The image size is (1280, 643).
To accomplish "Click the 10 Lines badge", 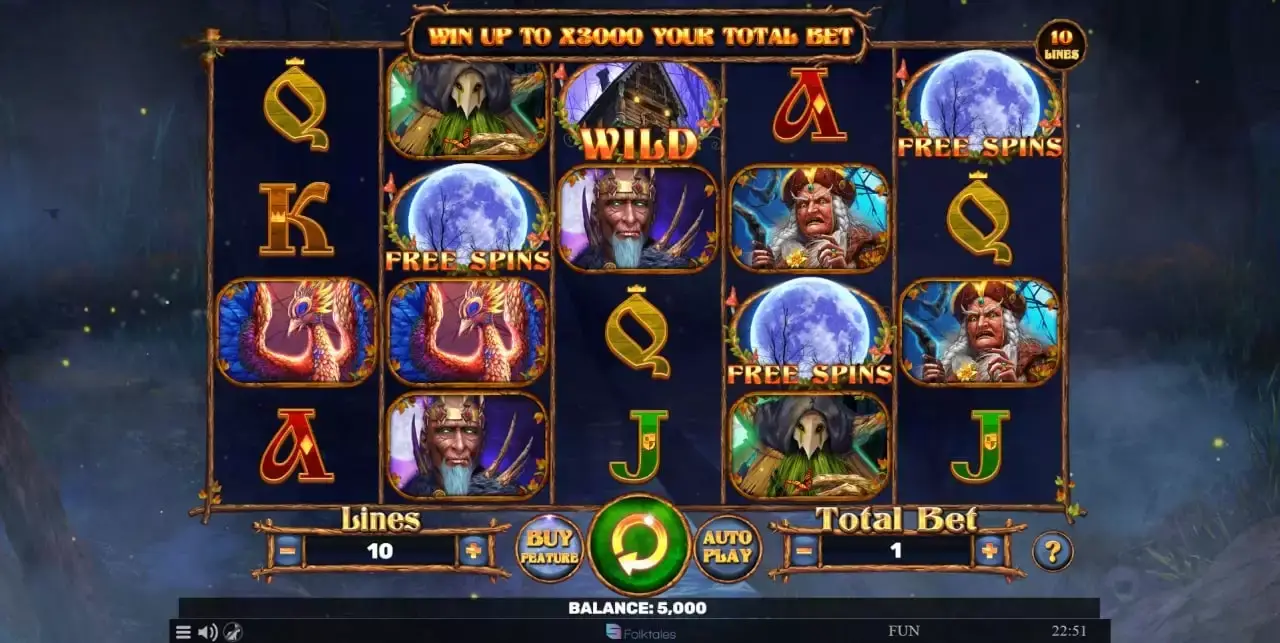I will click(1061, 45).
